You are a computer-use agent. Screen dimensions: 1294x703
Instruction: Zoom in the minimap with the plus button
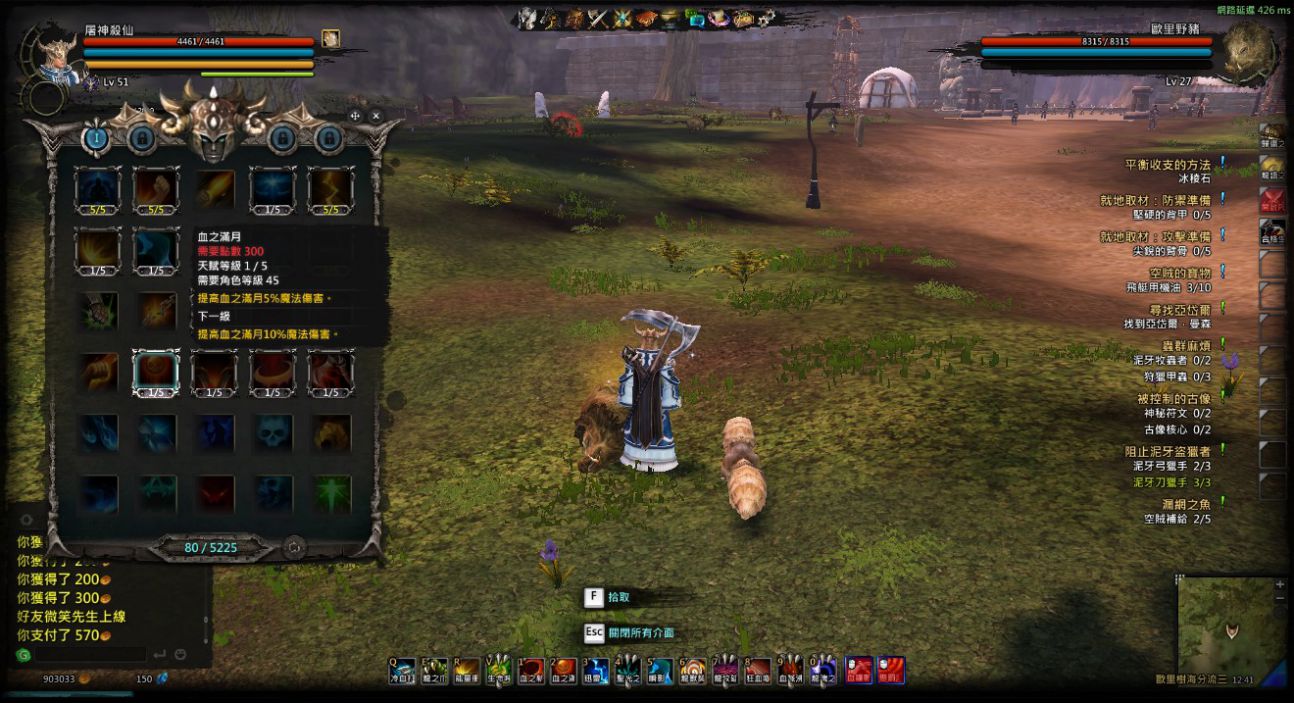pyautogui.click(x=1280, y=584)
